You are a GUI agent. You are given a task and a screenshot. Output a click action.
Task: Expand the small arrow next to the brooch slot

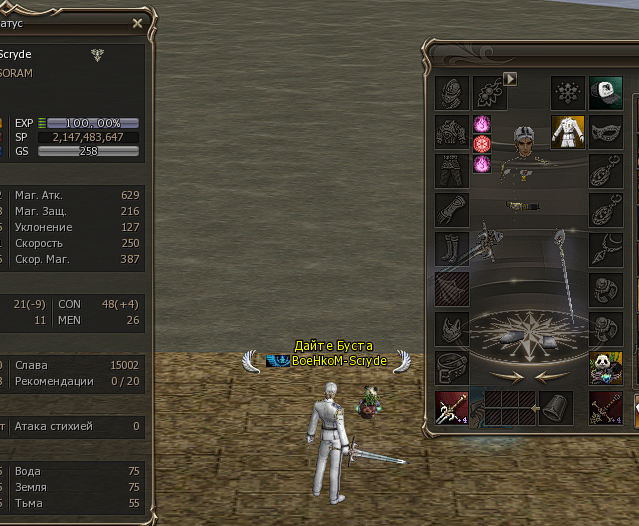(510, 78)
